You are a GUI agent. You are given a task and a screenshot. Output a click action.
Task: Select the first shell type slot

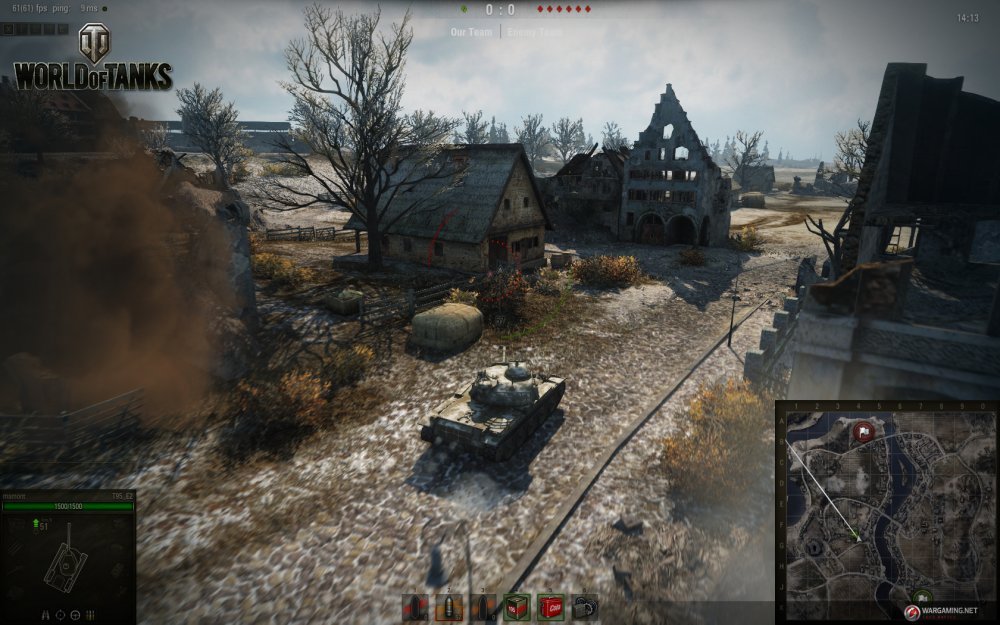tap(415, 607)
